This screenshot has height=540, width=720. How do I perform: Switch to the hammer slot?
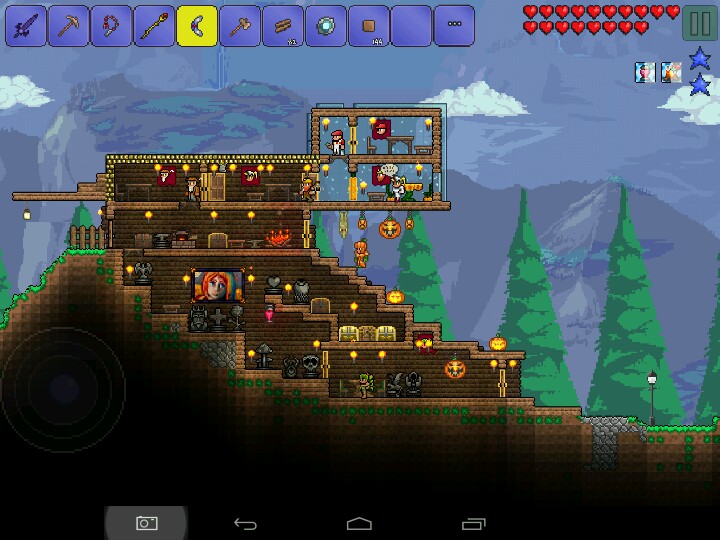(240, 26)
